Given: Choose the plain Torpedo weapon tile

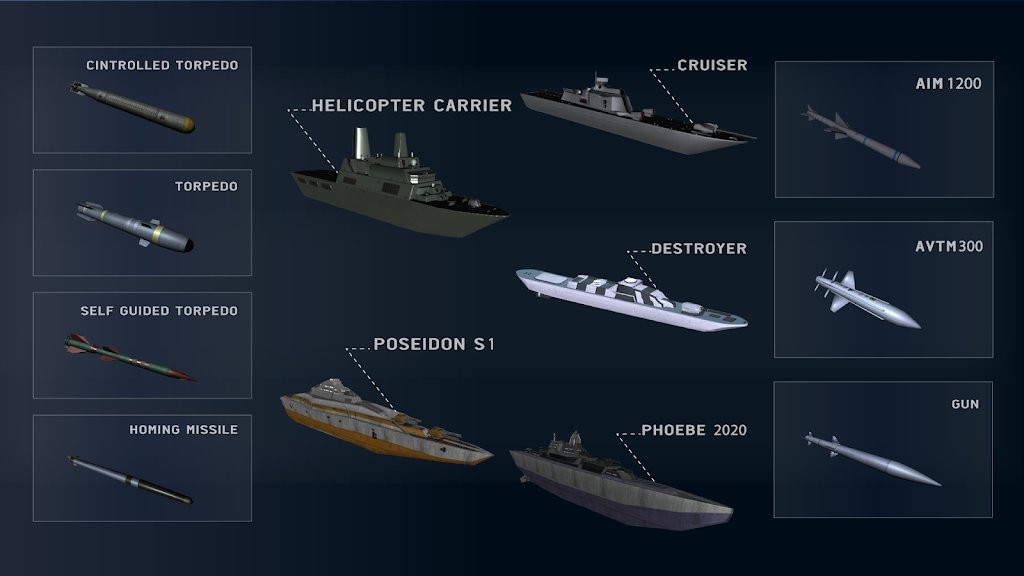Looking at the screenshot, I should point(142,222).
